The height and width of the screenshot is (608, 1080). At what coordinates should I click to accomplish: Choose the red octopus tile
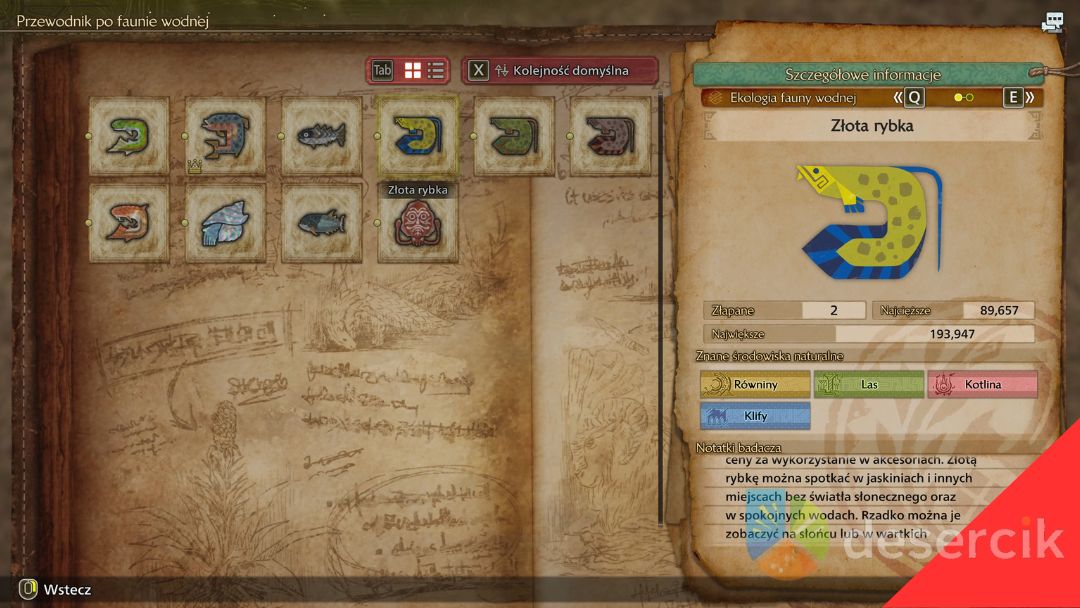[x=418, y=224]
